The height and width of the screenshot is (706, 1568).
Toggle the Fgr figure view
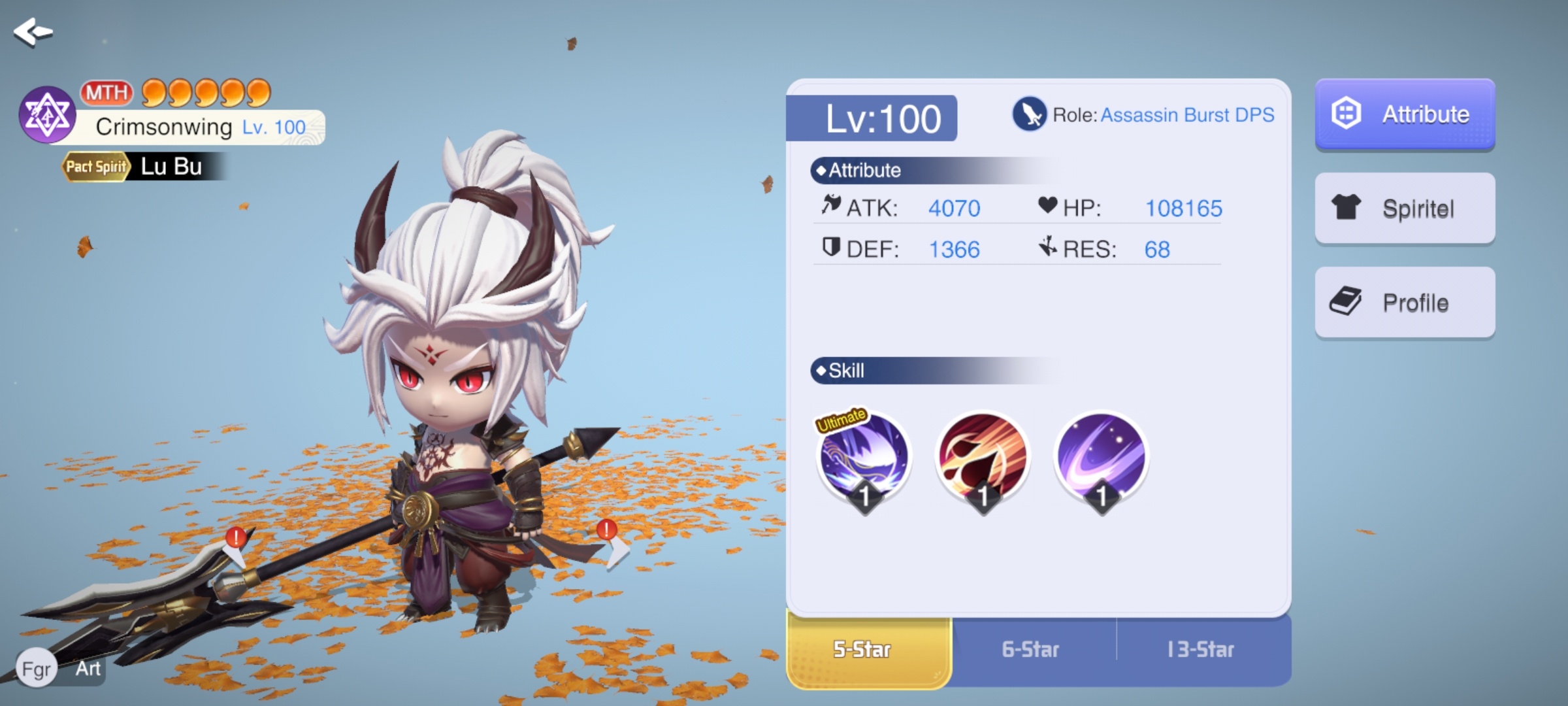(x=37, y=669)
